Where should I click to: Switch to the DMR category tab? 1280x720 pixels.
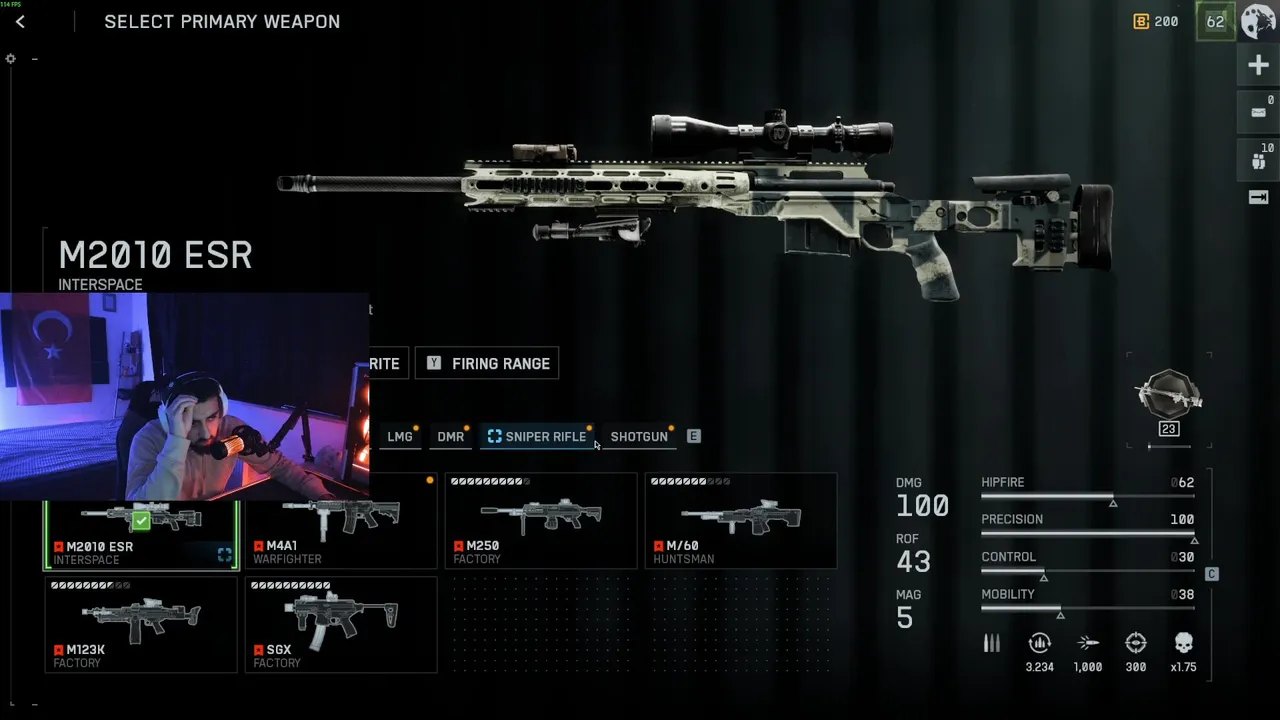[451, 437]
